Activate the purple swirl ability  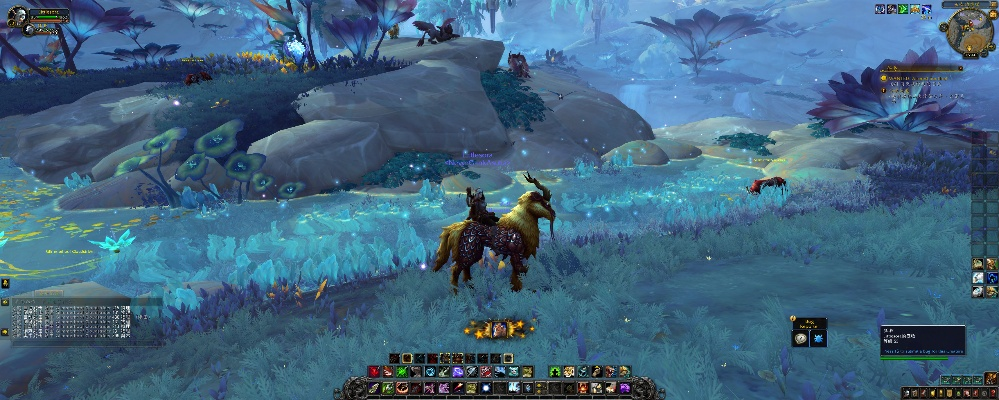(x=458, y=371)
